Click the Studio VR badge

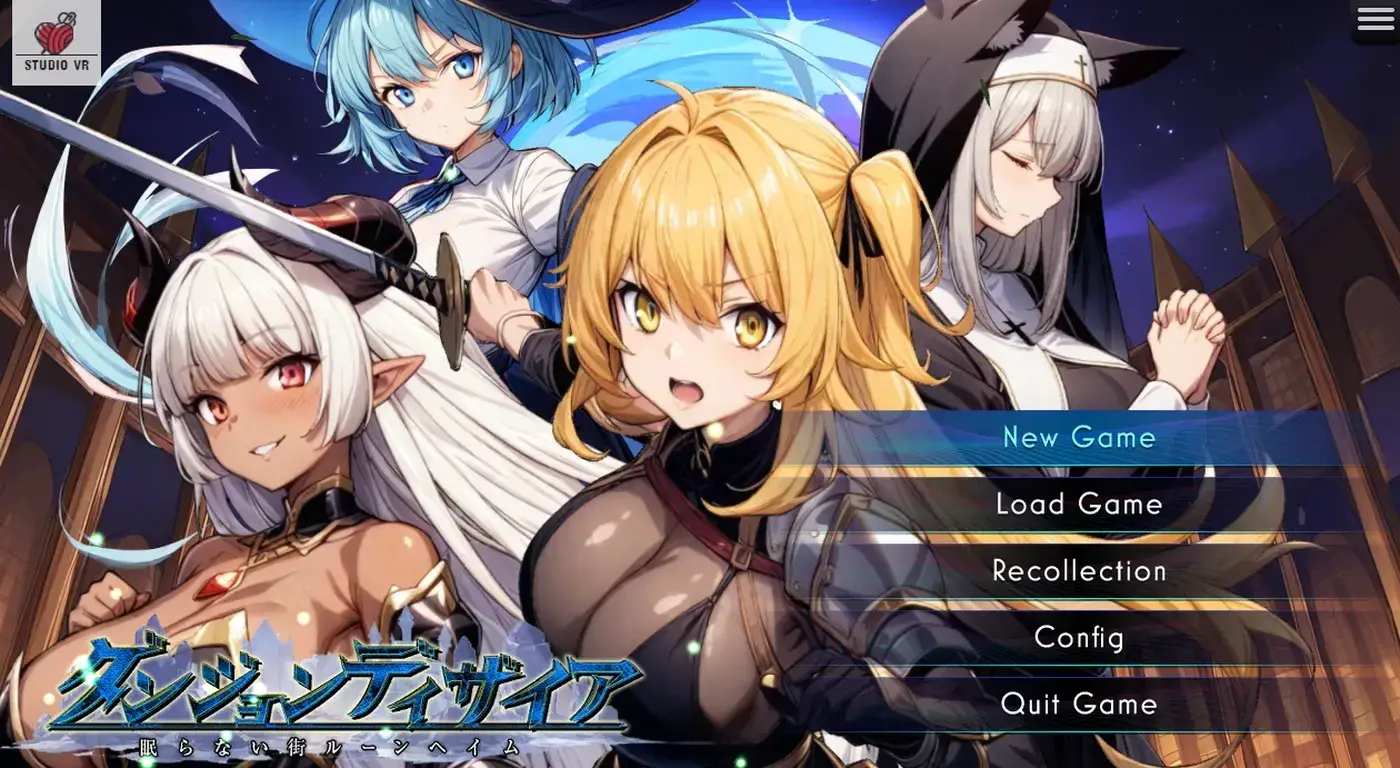(55, 40)
